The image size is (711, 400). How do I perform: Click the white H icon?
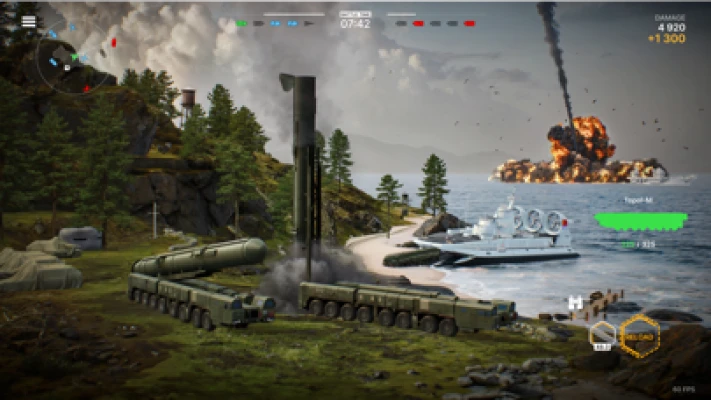(575, 302)
